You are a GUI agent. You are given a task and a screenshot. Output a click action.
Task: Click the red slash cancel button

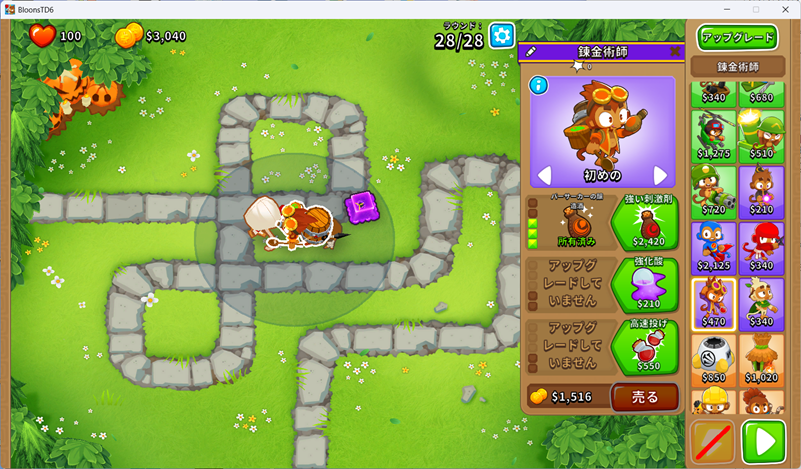pyautogui.click(x=713, y=441)
